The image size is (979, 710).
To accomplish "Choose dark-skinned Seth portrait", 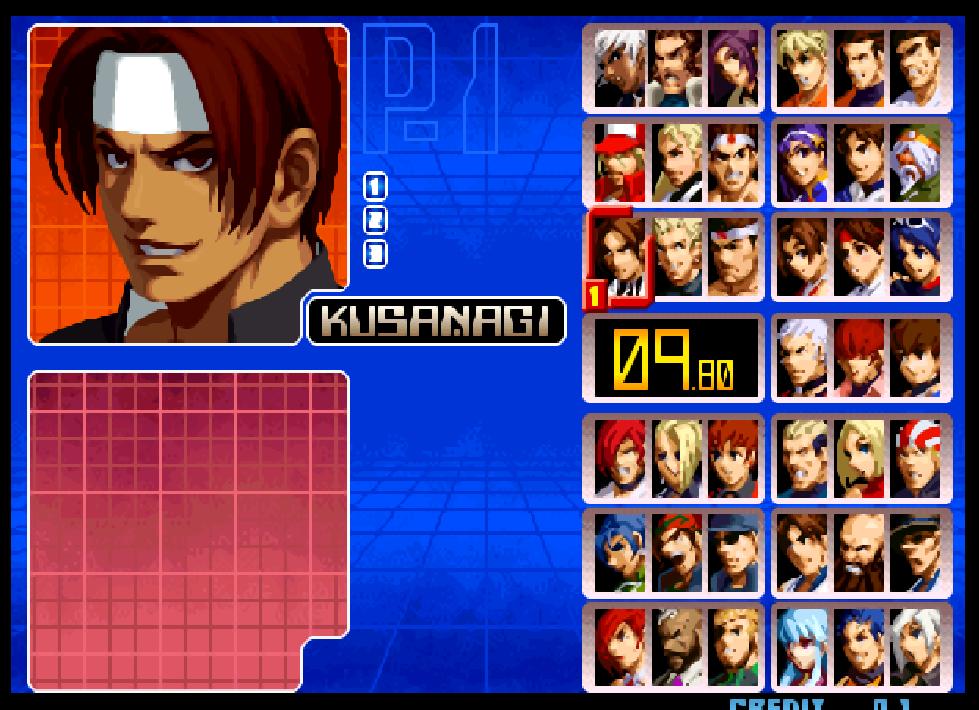I will [x=676, y=647].
